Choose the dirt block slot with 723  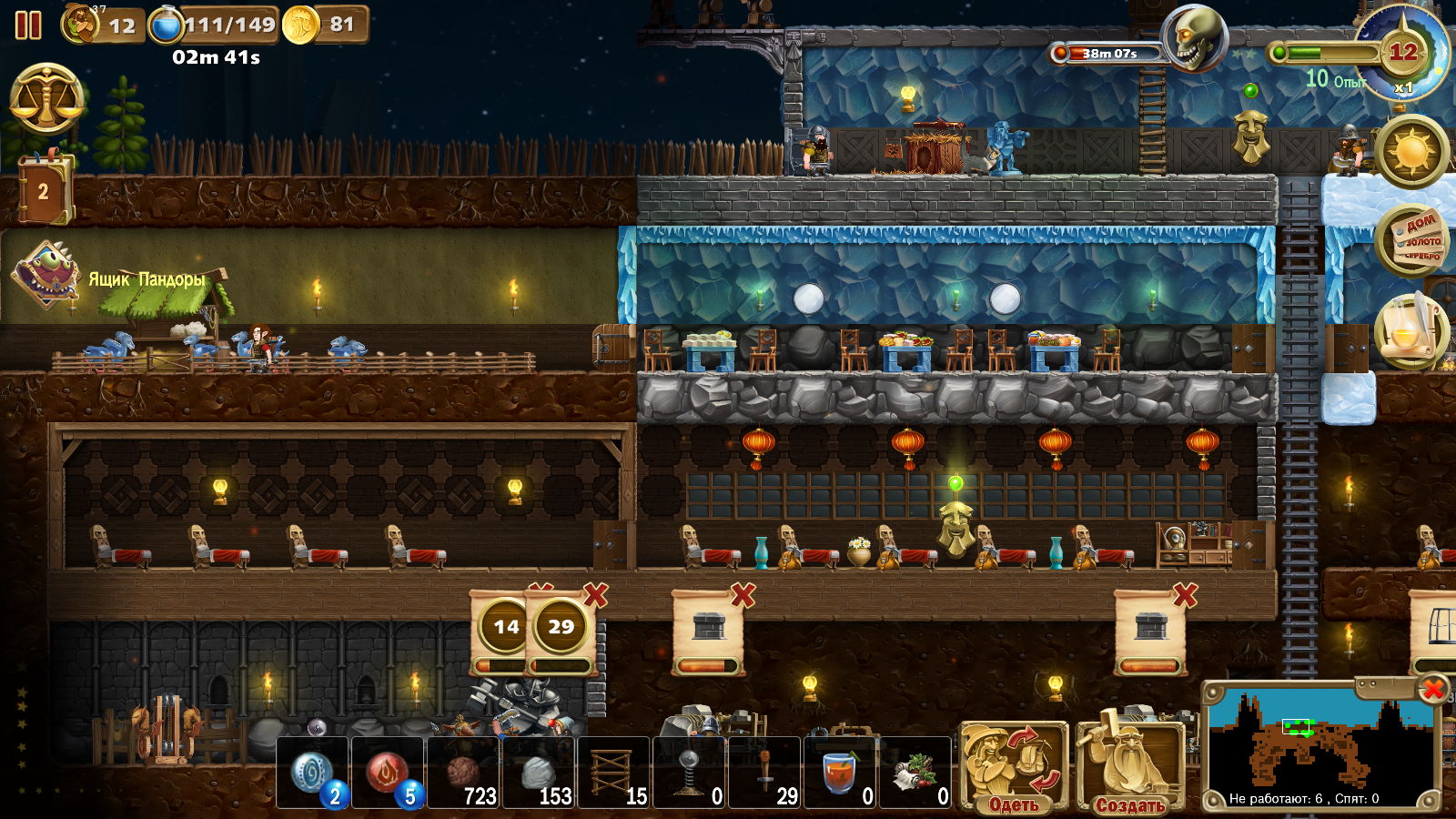464,773
